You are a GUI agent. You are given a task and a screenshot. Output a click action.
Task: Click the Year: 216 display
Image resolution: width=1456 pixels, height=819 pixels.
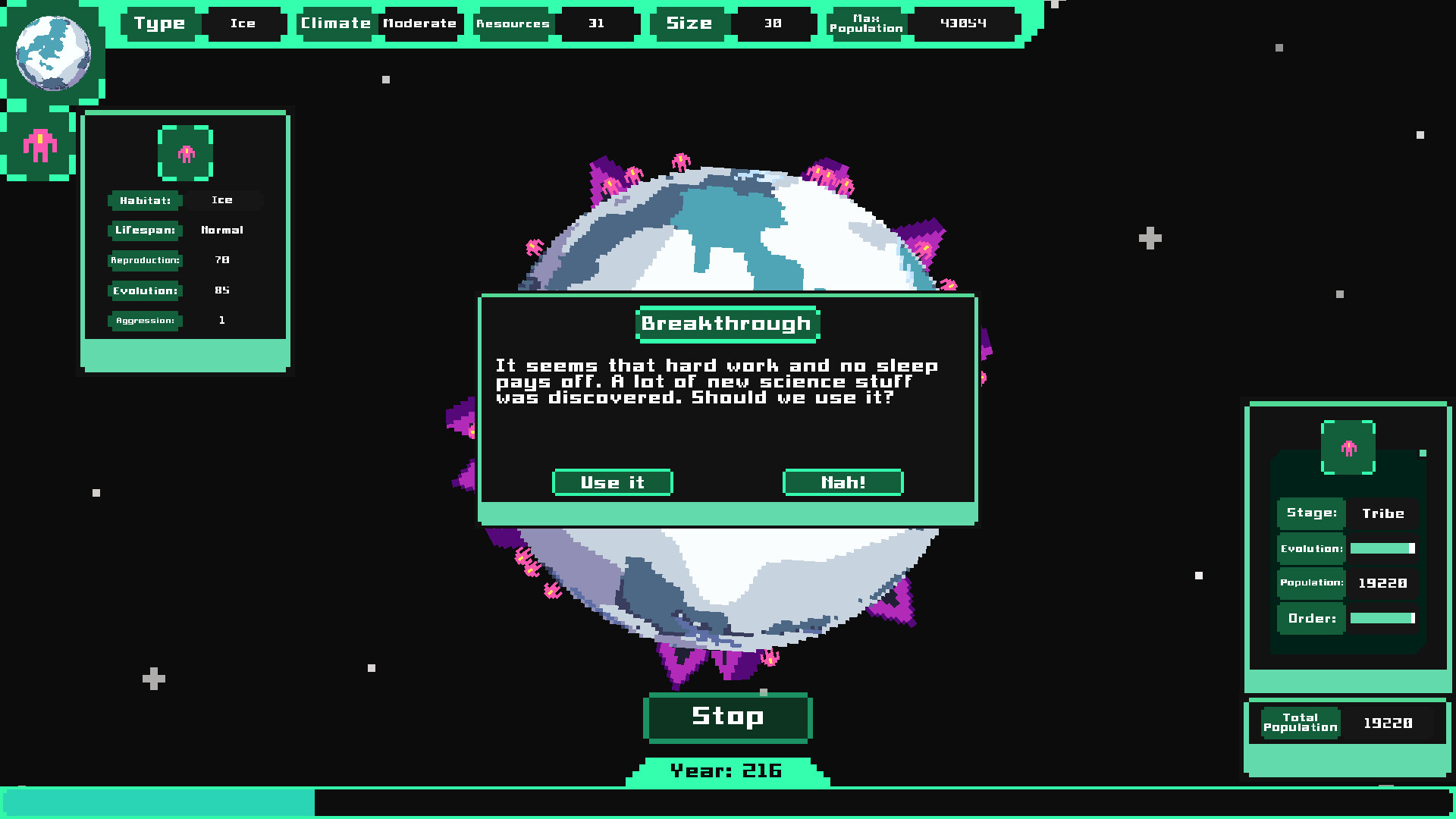[726, 770]
